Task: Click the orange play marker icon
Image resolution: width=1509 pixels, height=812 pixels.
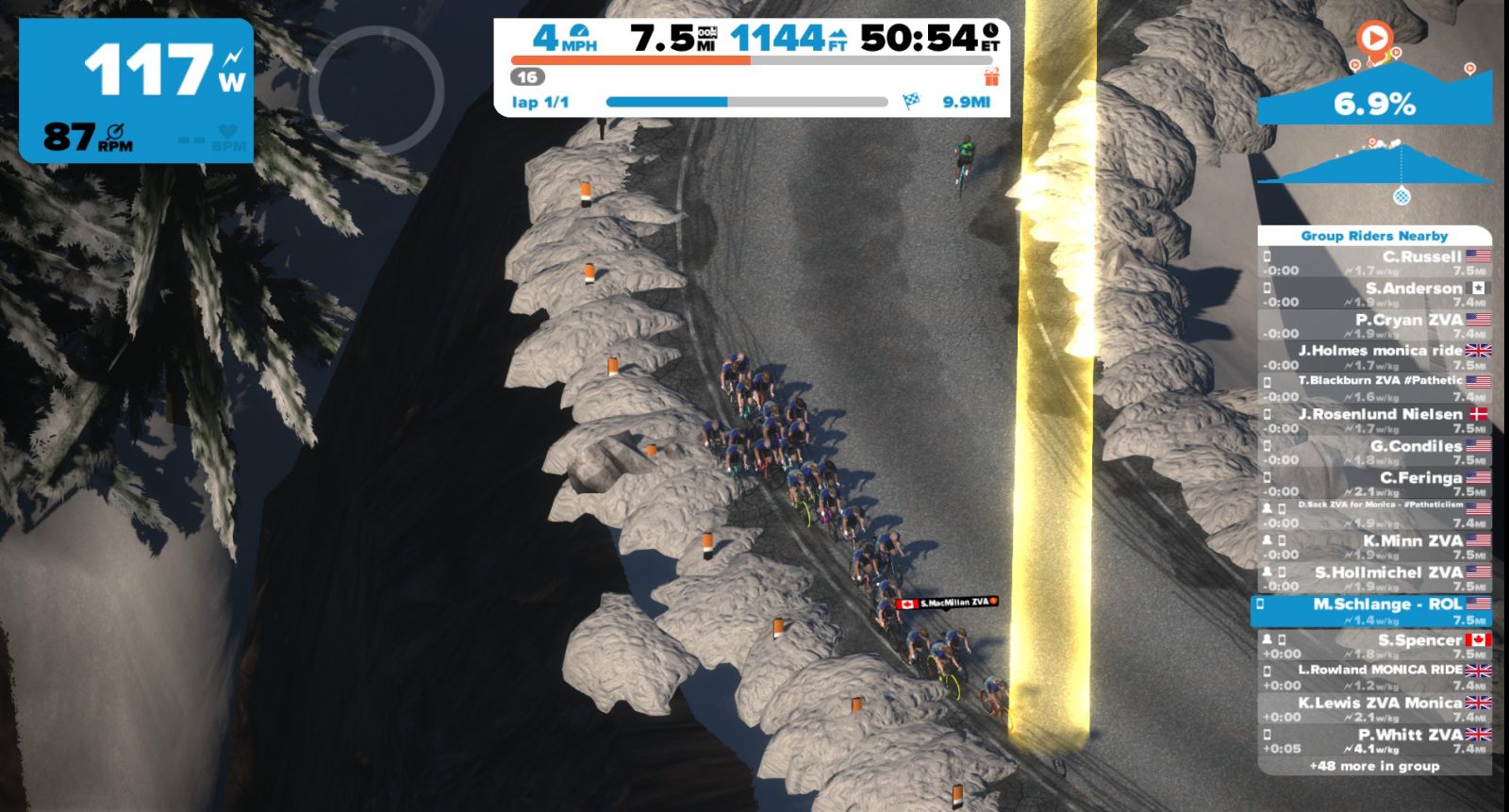Action: 1374,39
